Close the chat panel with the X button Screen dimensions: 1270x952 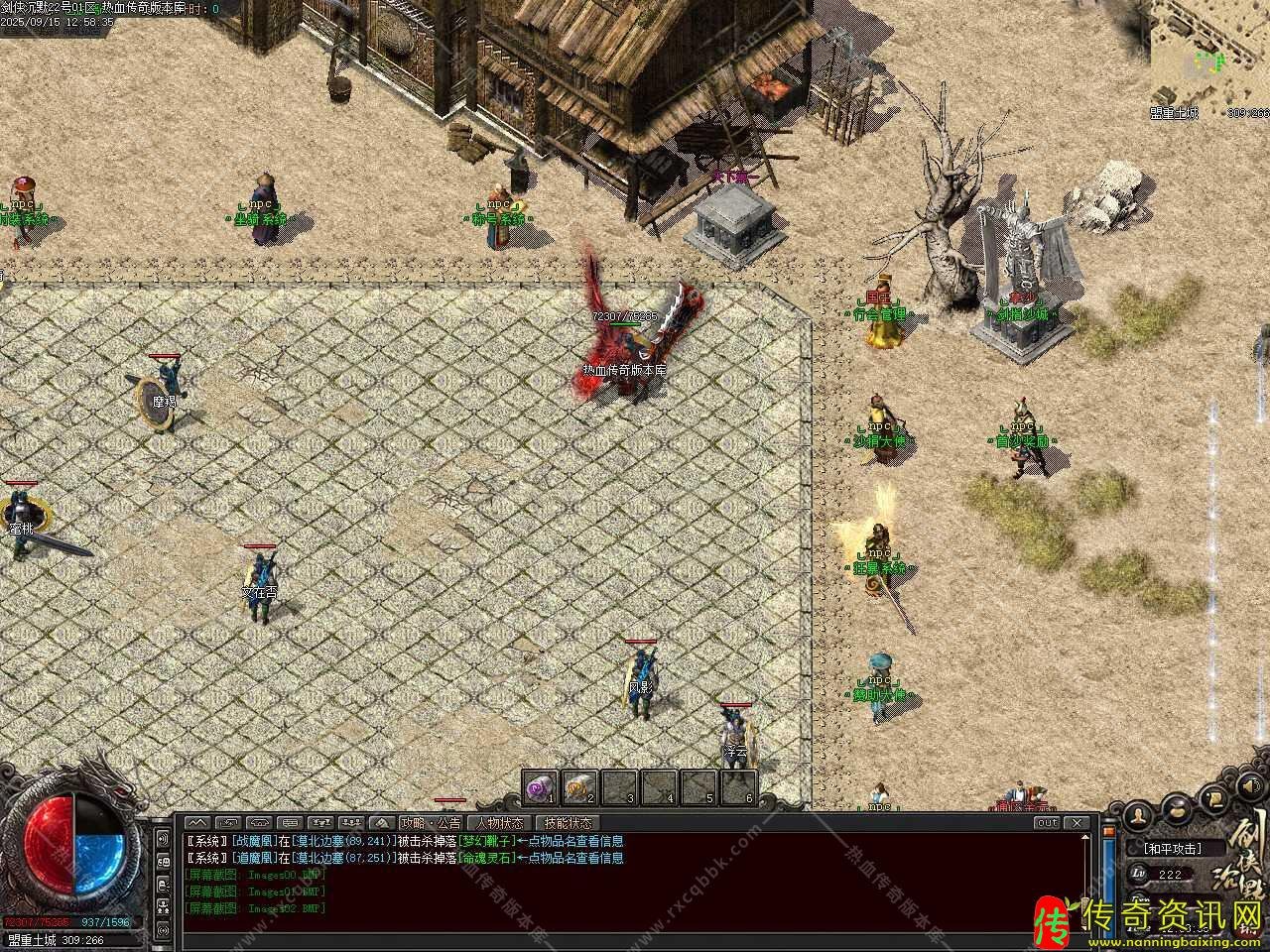click(x=1077, y=823)
